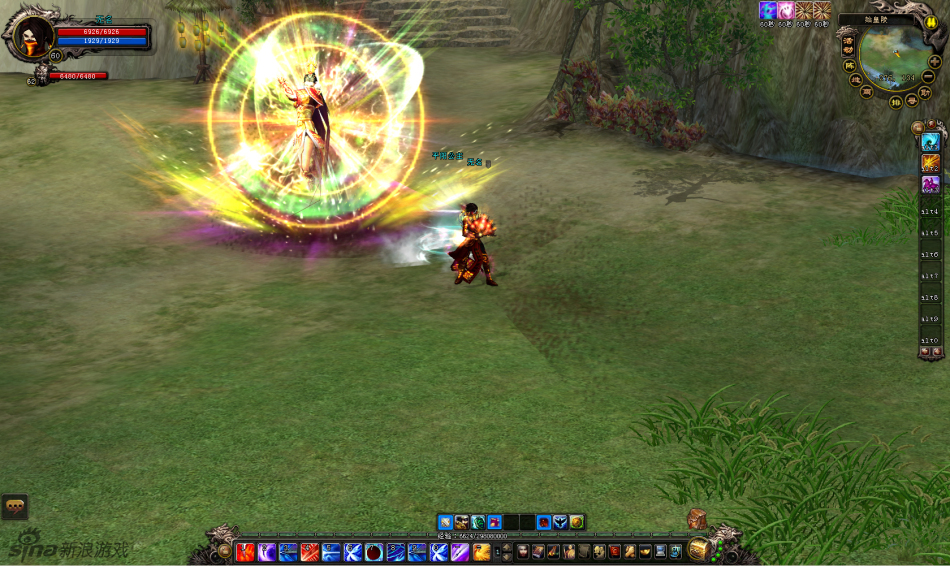The image size is (950, 566).
Task: Use the dark red orb hotbar skill
Action: coord(374,551)
